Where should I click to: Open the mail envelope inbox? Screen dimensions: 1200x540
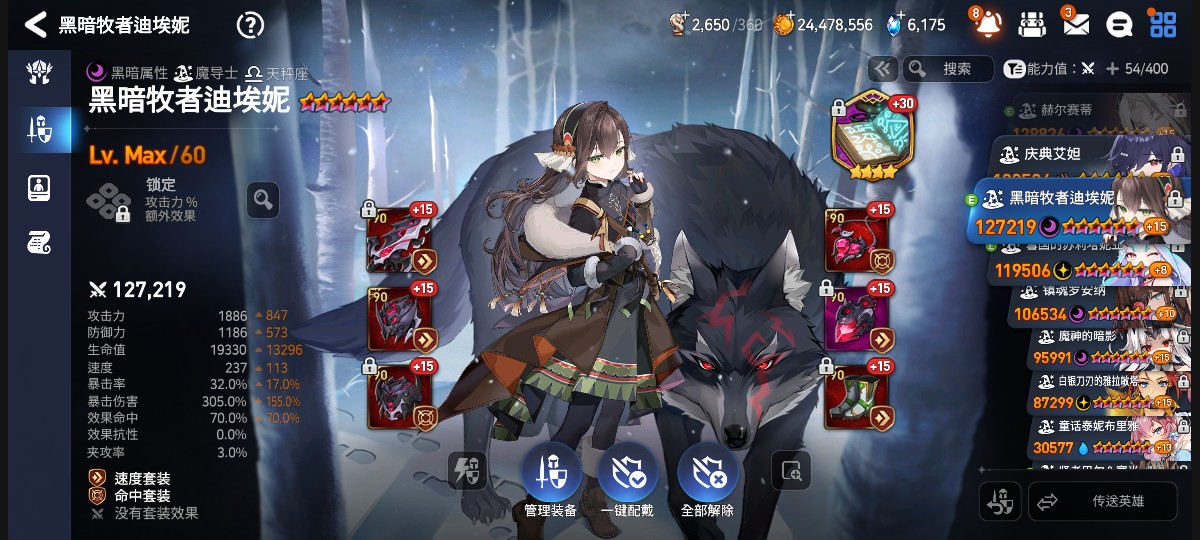(1075, 24)
